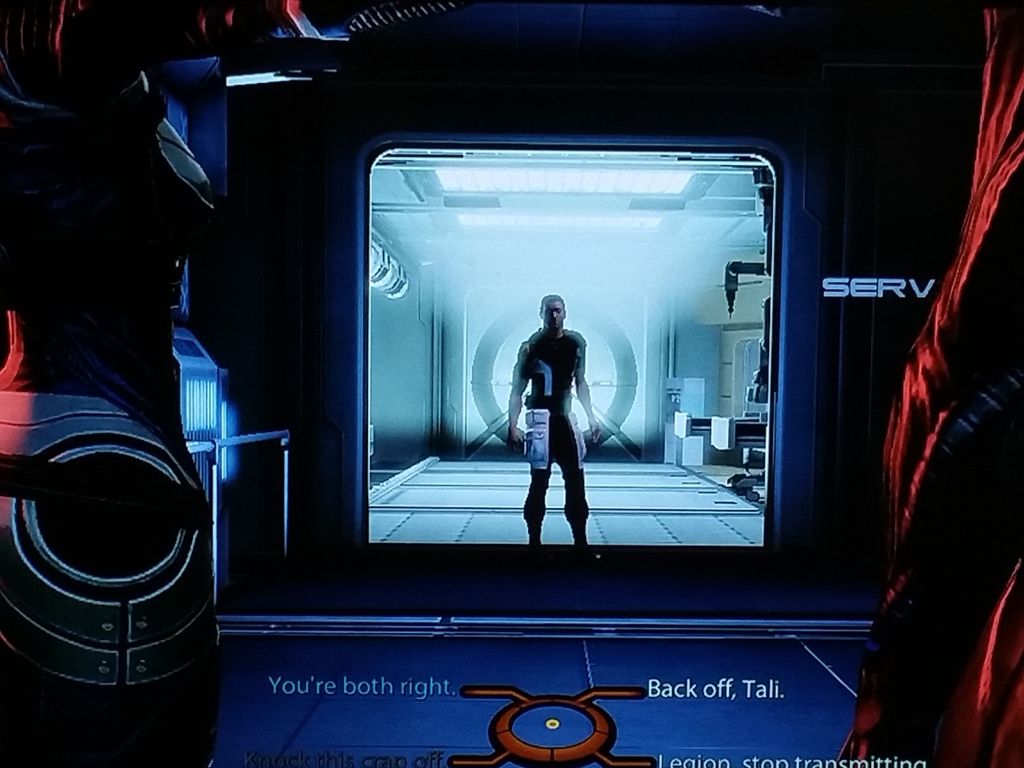1024x768 pixels.
Task: Choose the "You're both right." dialogue reply
Action: pyautogui.click(x=362, y=687)
